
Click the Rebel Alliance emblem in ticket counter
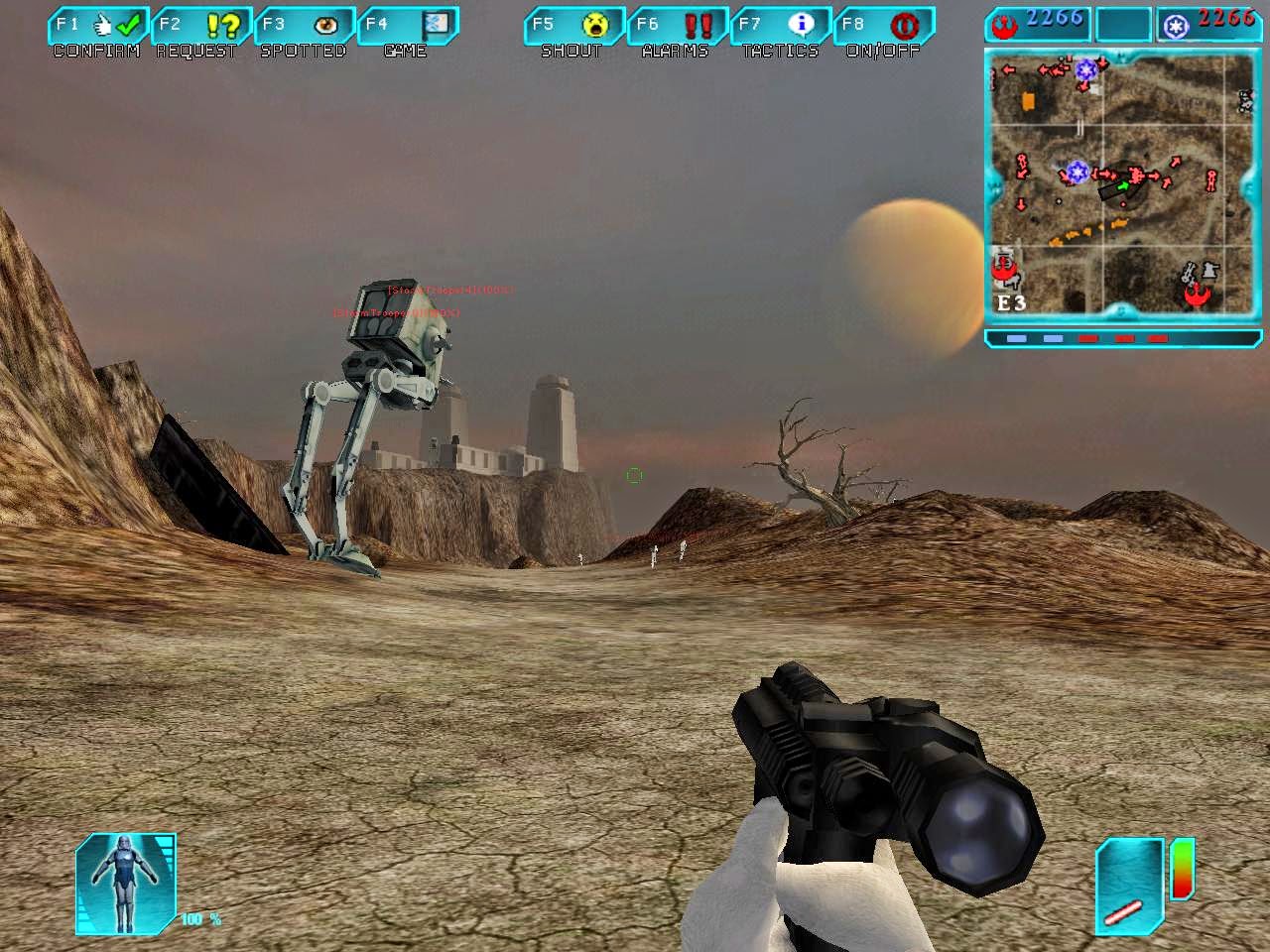(1003, 23)
